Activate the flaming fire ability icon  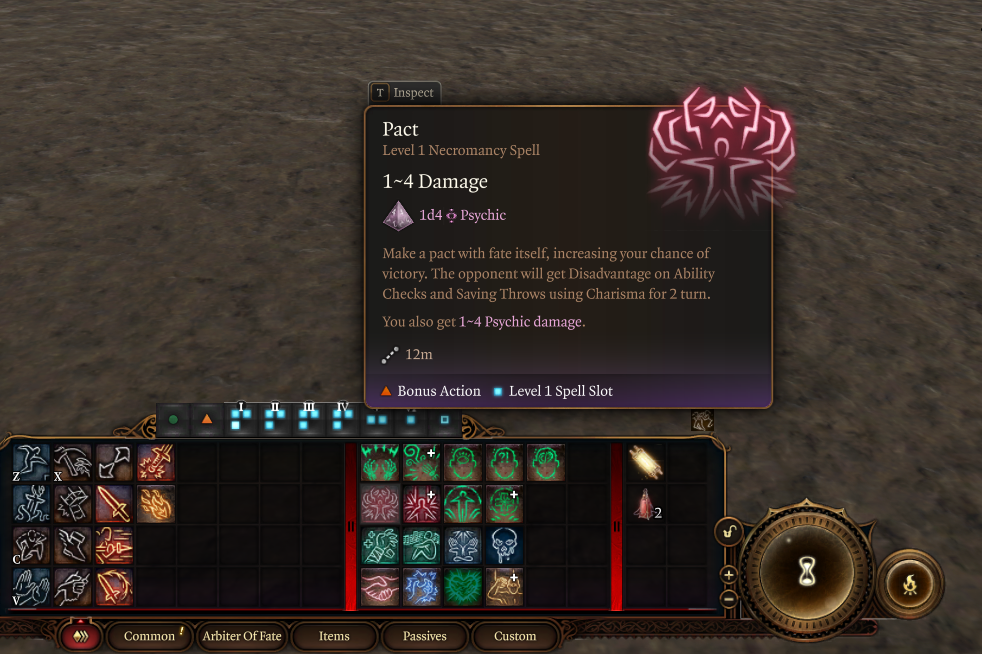coord(155,505)
